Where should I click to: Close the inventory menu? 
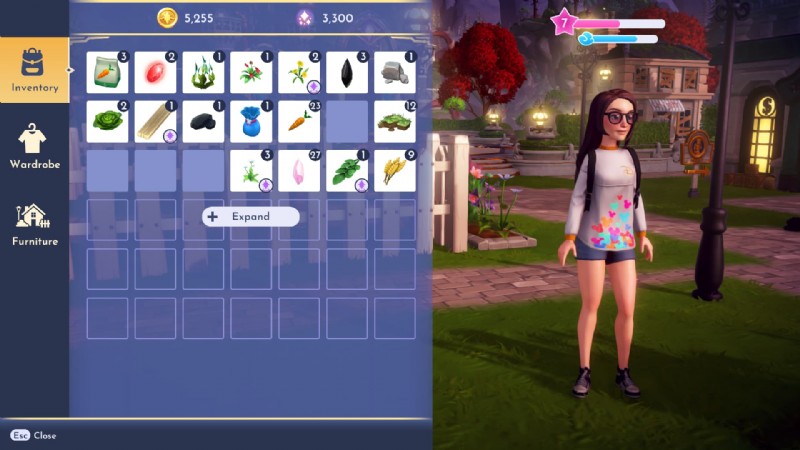pos(33,436)
